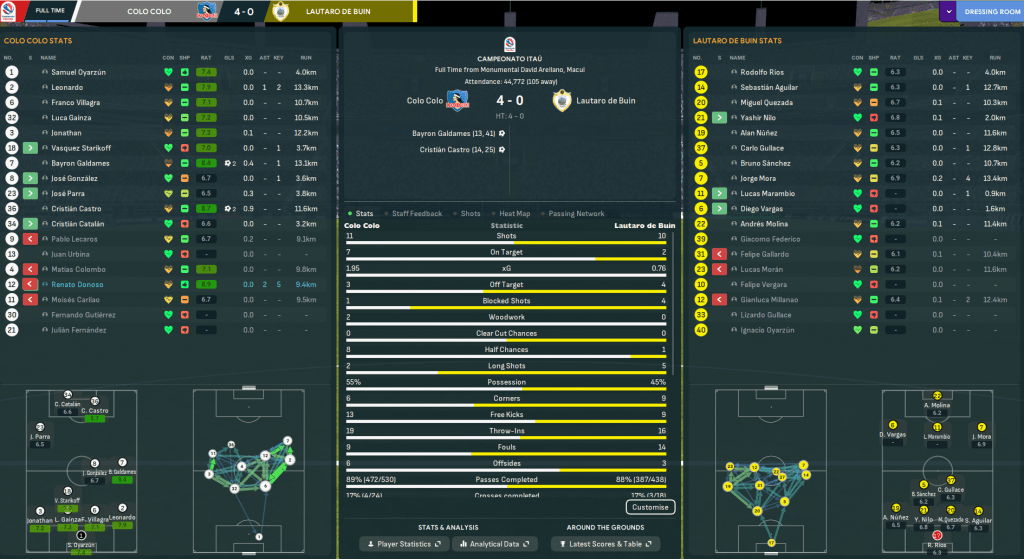Click the Customise stats button
This screenshot has height=559, width=1024.
click(x=649, y=507)
